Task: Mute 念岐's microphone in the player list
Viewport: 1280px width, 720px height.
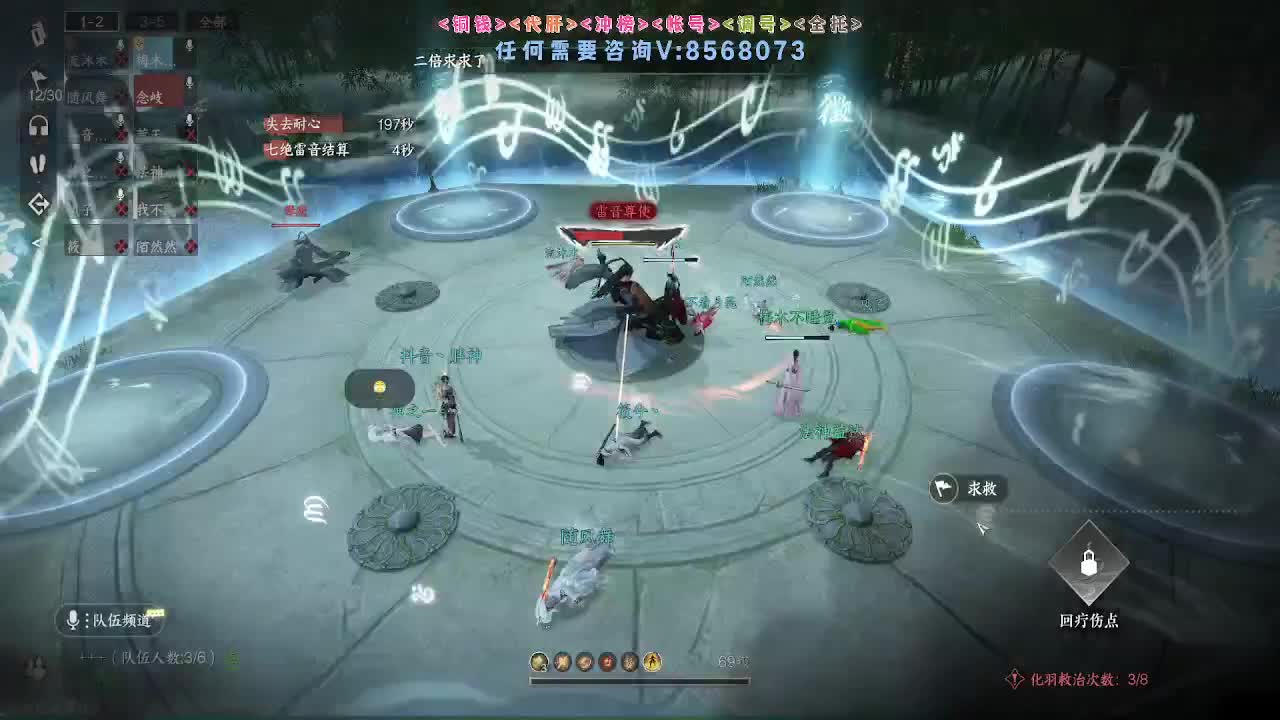Action: tap(187, 83)
